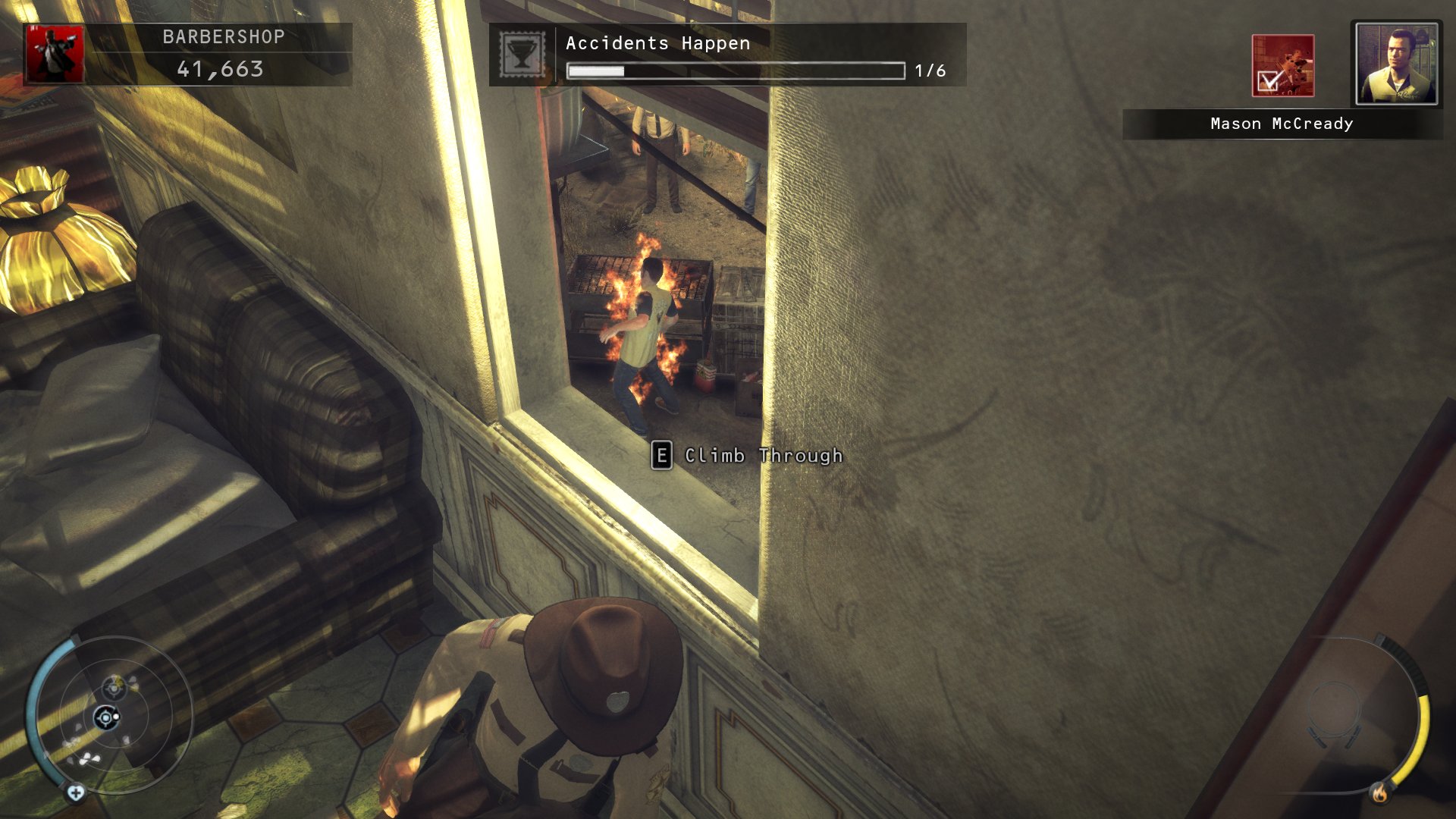Select the Agent 47 score icon

[x=55, y=55]
